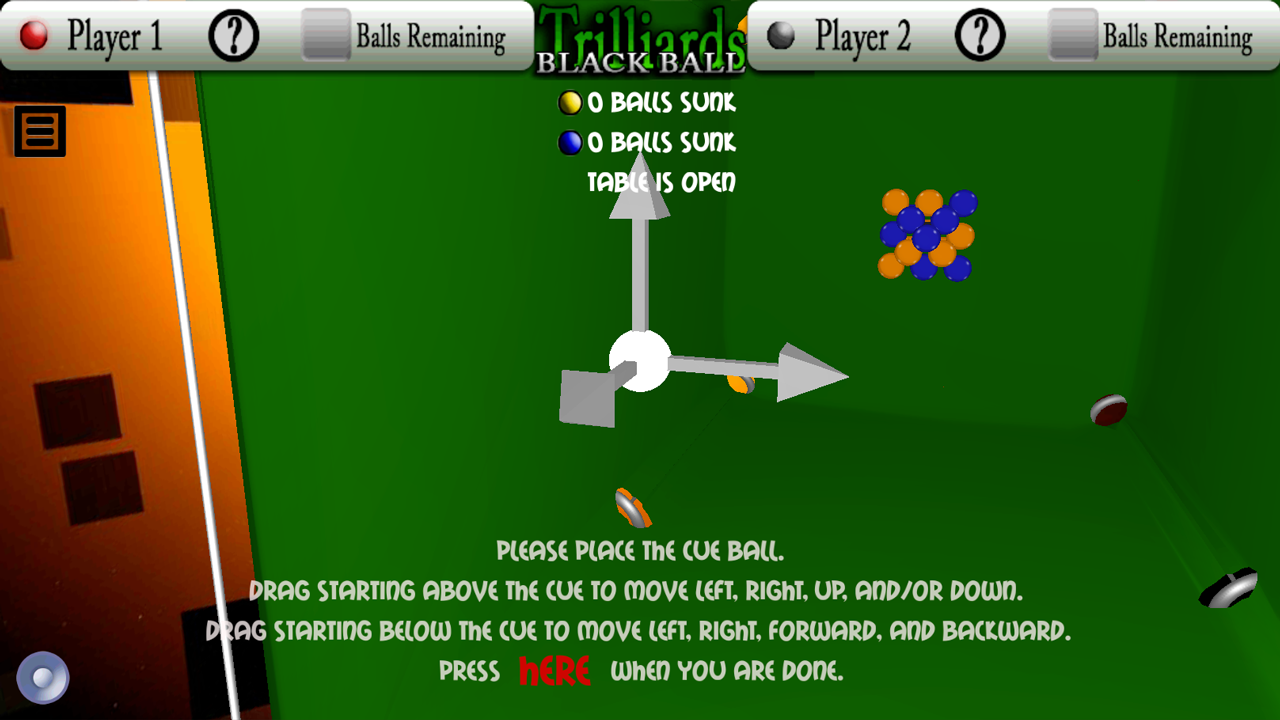Click the blue ball icon next to balls sunk

pos(570,142)
